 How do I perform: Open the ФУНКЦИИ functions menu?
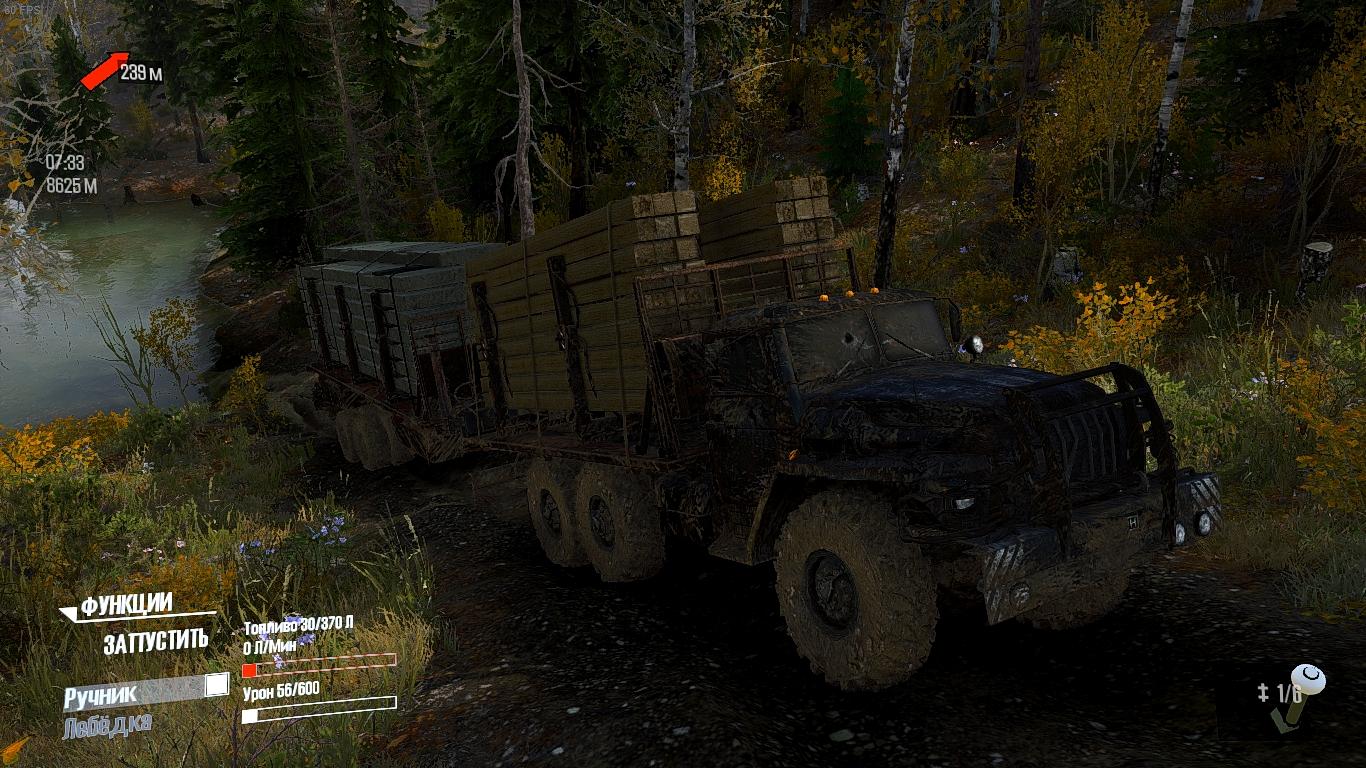pyautogui.click(x=127, y=605)
